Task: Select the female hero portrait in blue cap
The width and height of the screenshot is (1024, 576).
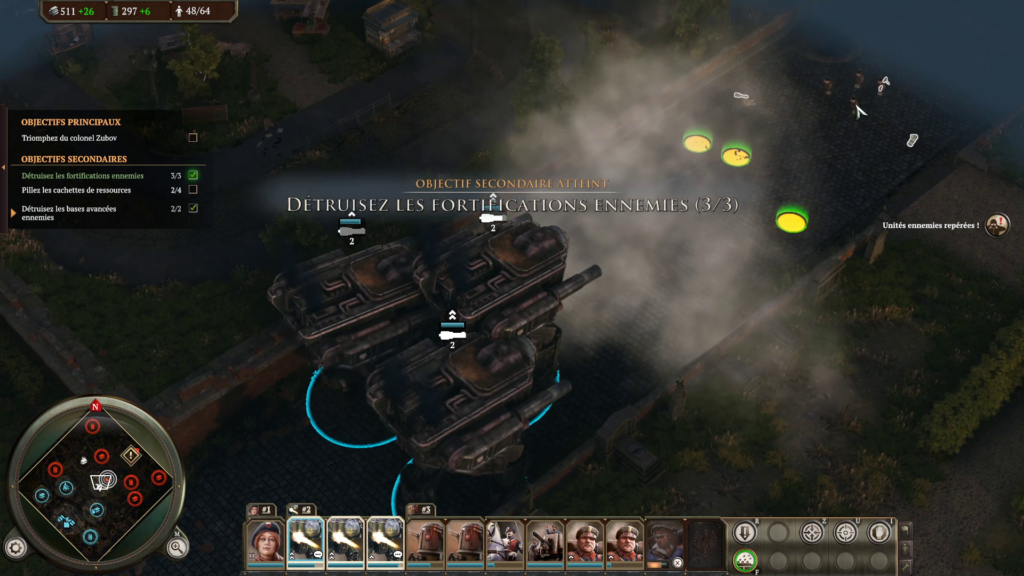Action: click(x=265, y=541)
